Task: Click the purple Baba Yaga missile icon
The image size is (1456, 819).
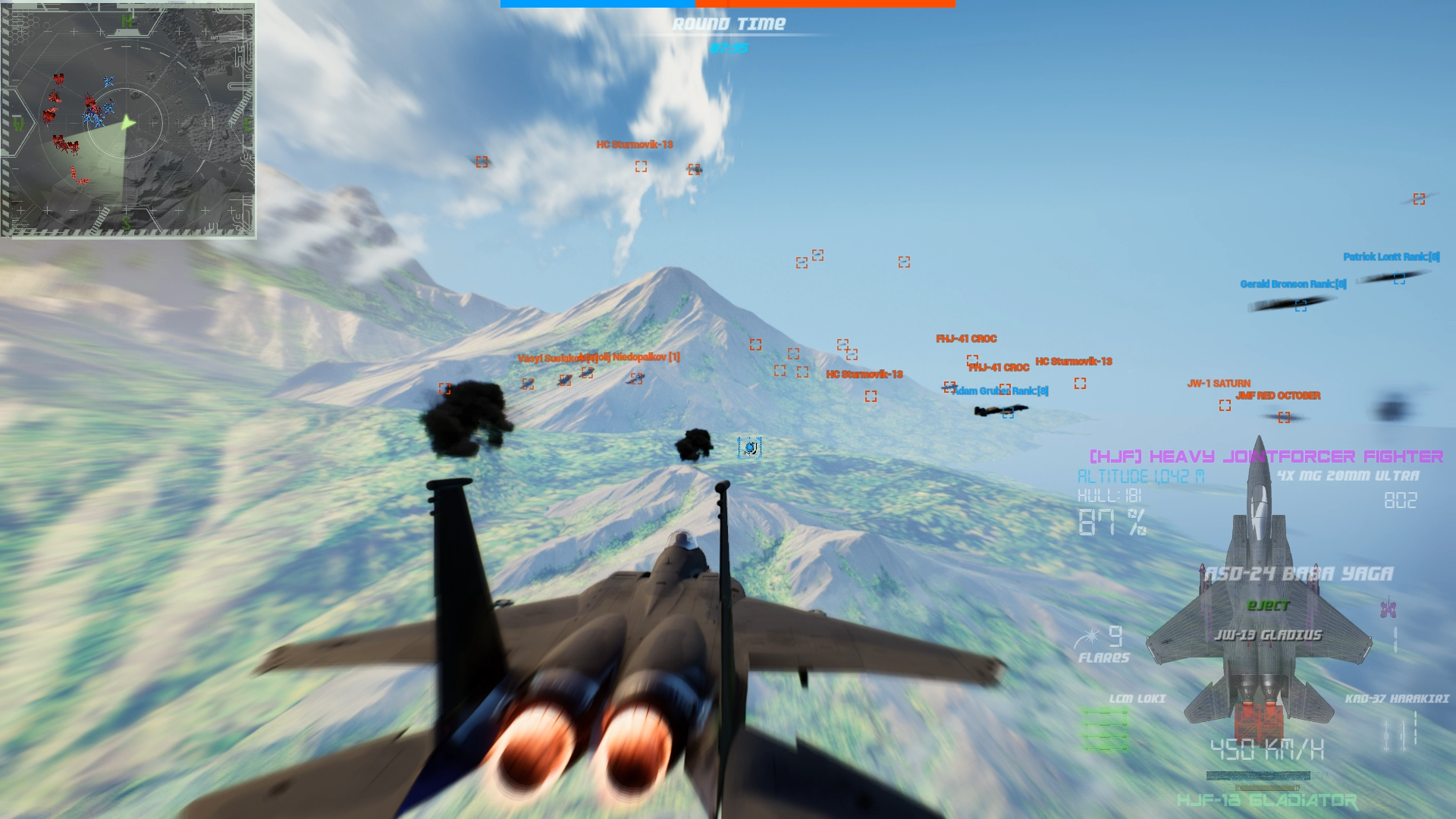Action: point(1389,608)
